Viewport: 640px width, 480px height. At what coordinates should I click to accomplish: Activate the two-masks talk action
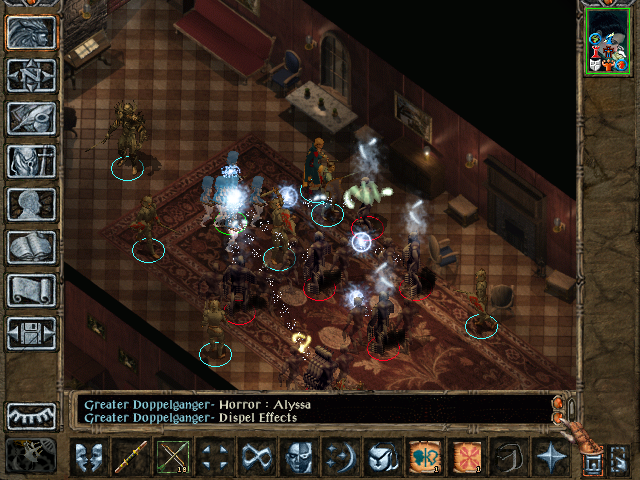point(90,458)
